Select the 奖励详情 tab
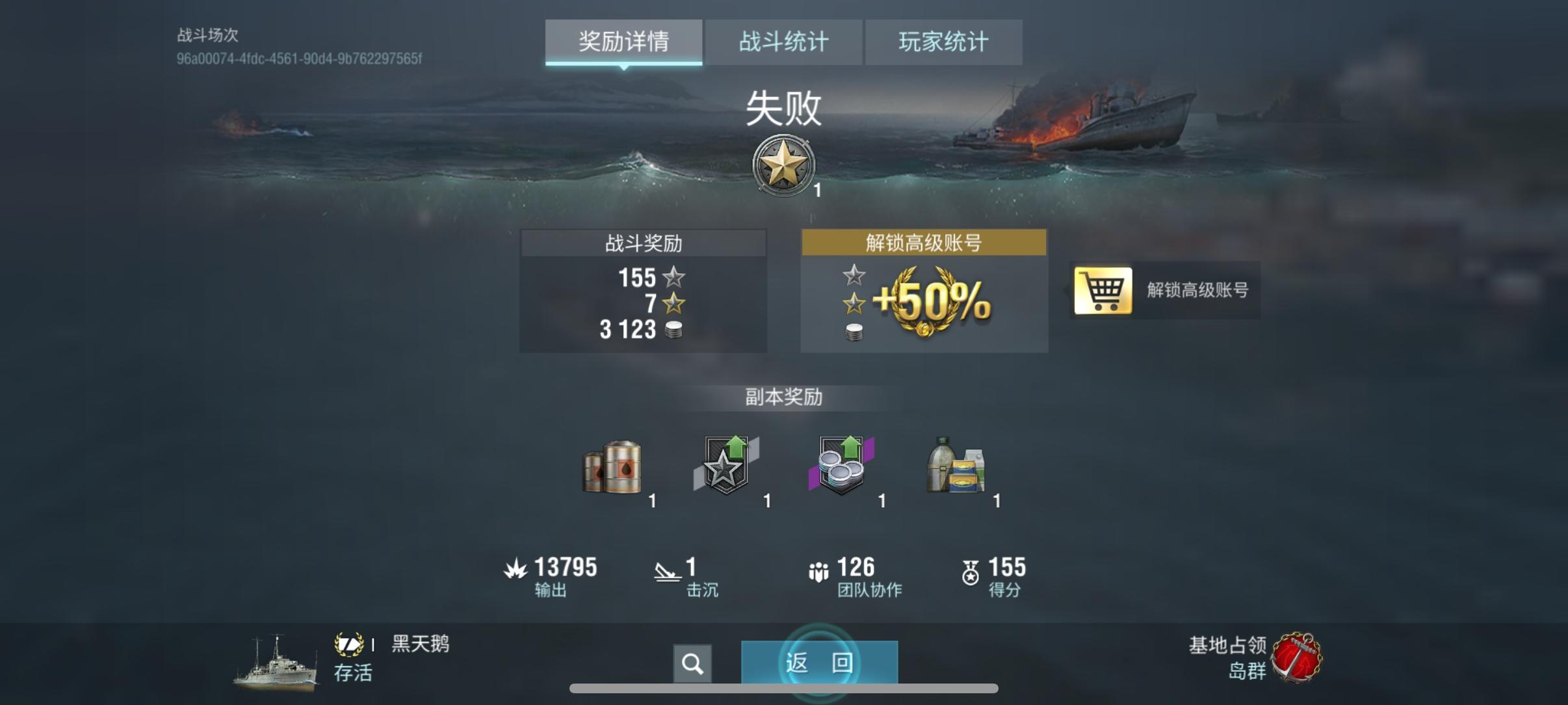 tap(623, 42)
